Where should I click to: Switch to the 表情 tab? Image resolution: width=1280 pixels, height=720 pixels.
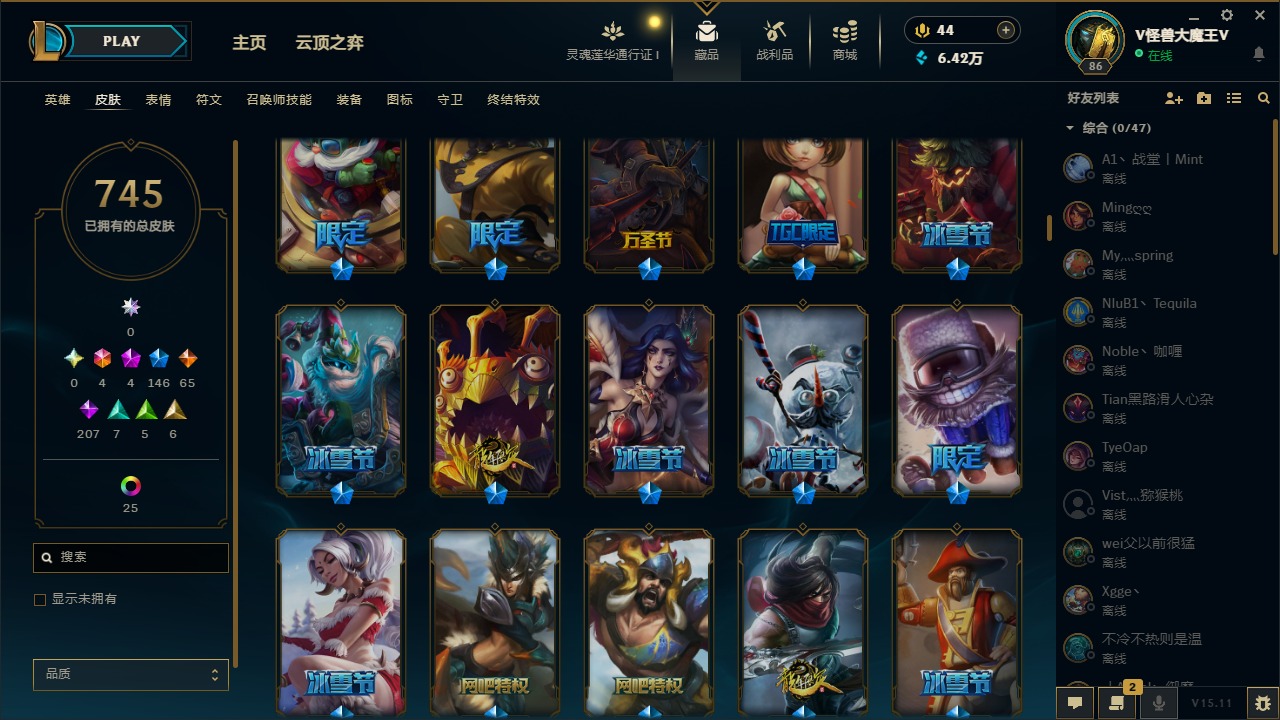click(157, 100)
